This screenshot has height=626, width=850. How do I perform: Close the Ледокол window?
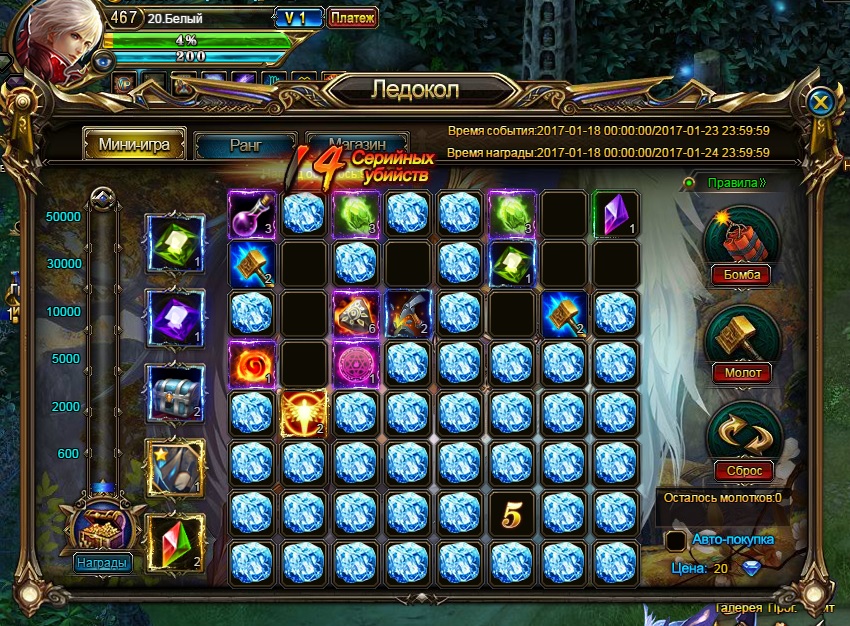click(x=820, y=102)
